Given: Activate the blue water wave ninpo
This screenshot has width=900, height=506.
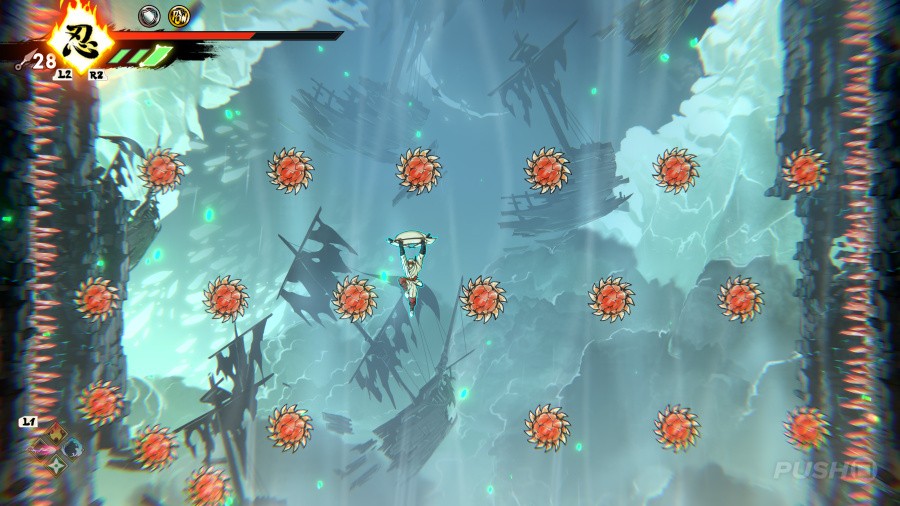Looking at the screenshot, I should (x=72, y=448).
